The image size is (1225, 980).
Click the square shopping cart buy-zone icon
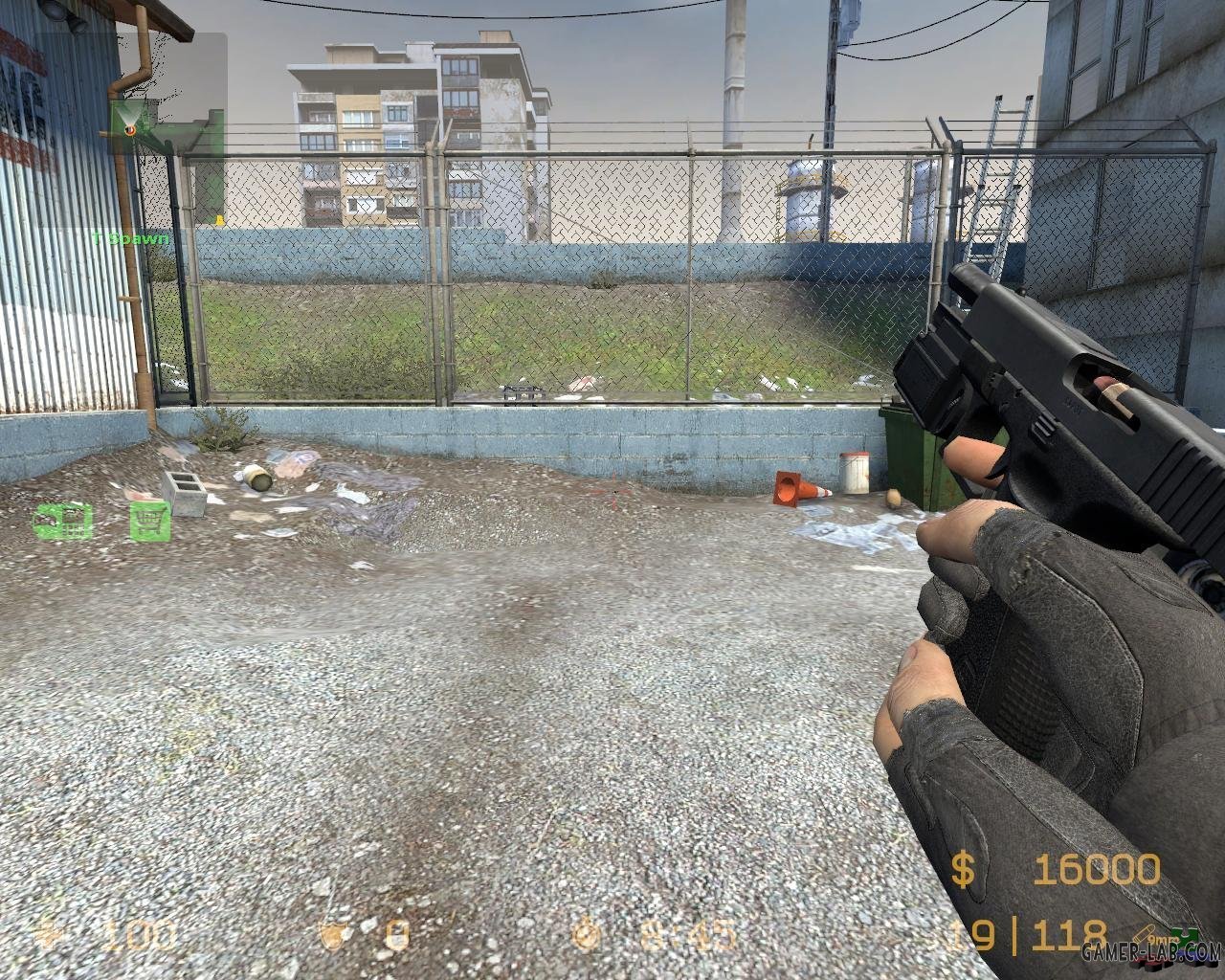[x=150, y=521]
